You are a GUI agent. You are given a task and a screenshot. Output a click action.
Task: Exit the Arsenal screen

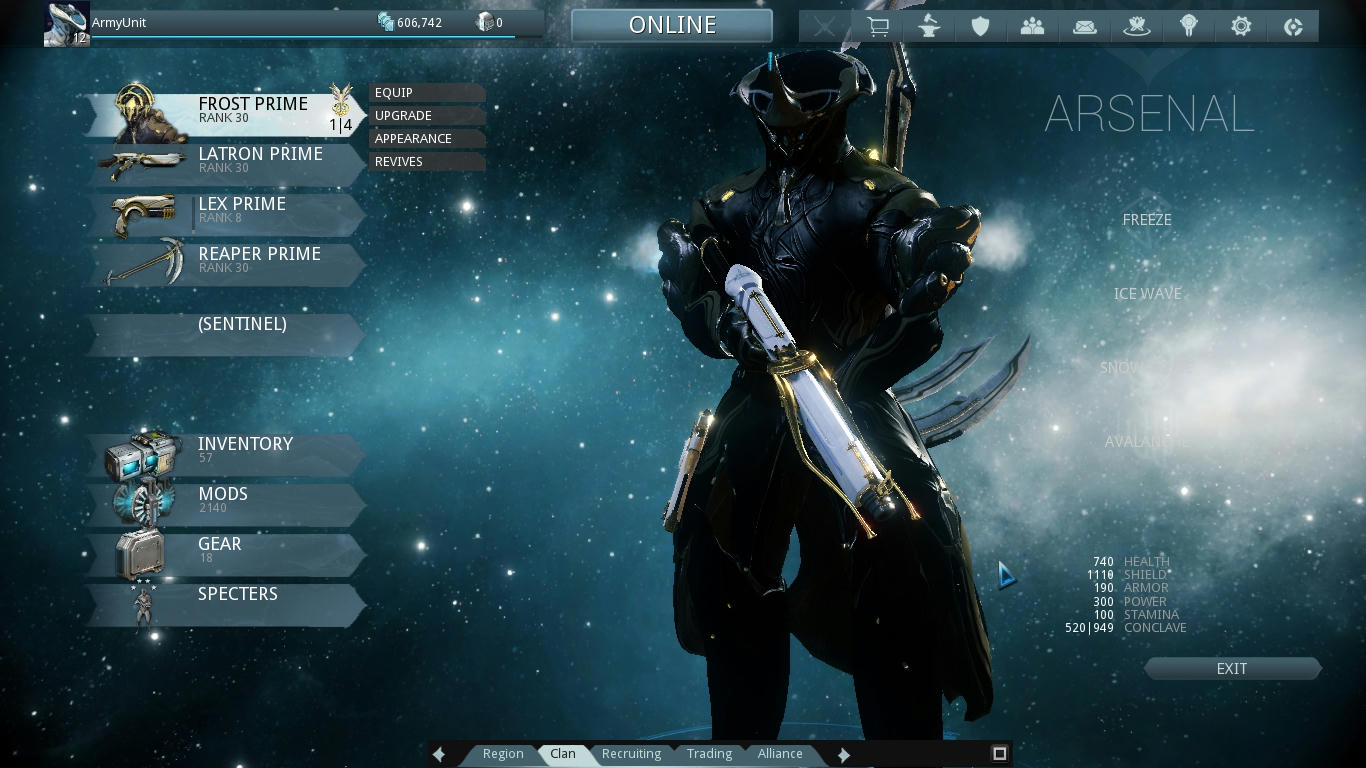click(1232, 669)
